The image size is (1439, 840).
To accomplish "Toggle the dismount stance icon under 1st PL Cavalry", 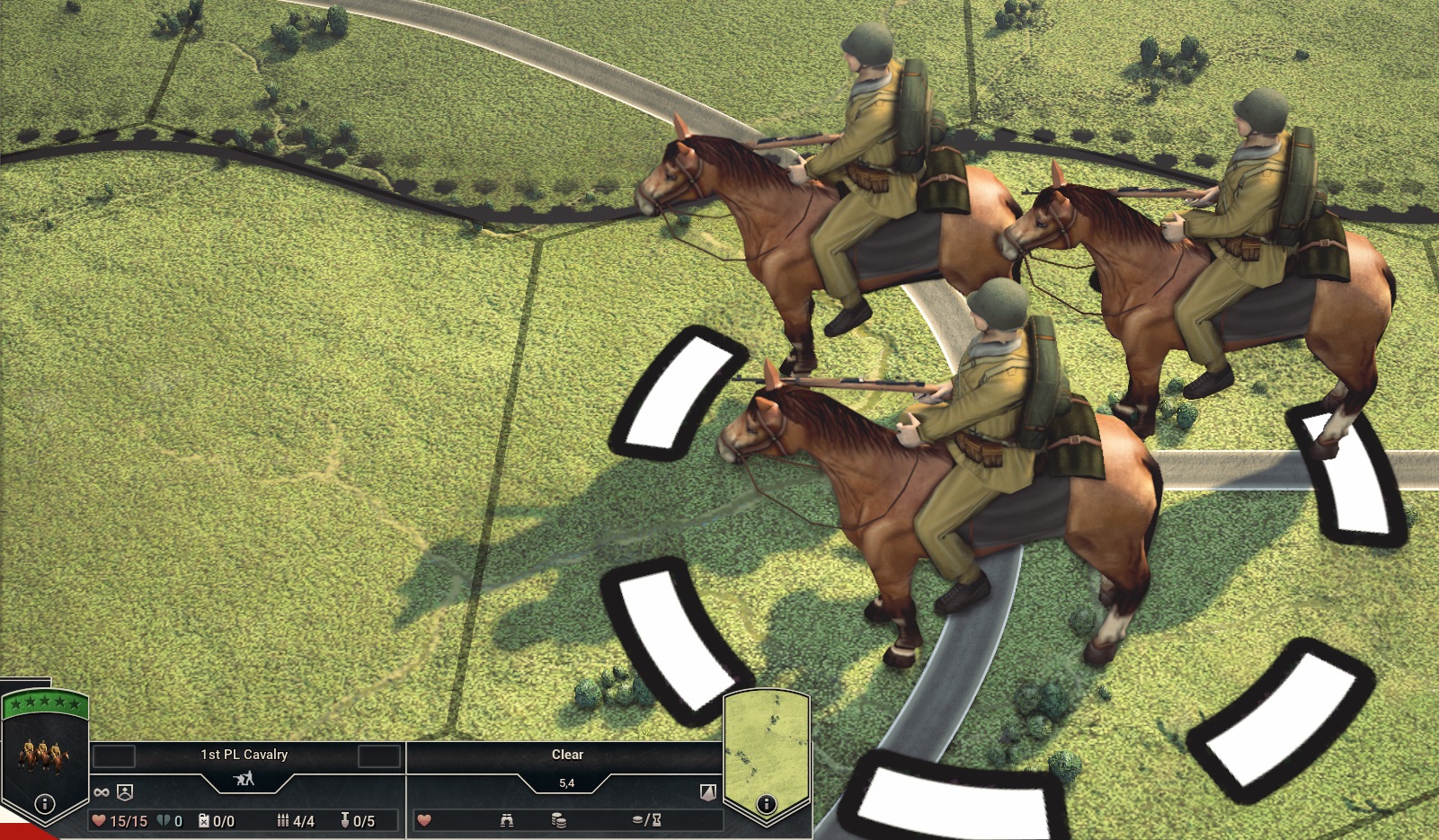I will coord(244,777).
